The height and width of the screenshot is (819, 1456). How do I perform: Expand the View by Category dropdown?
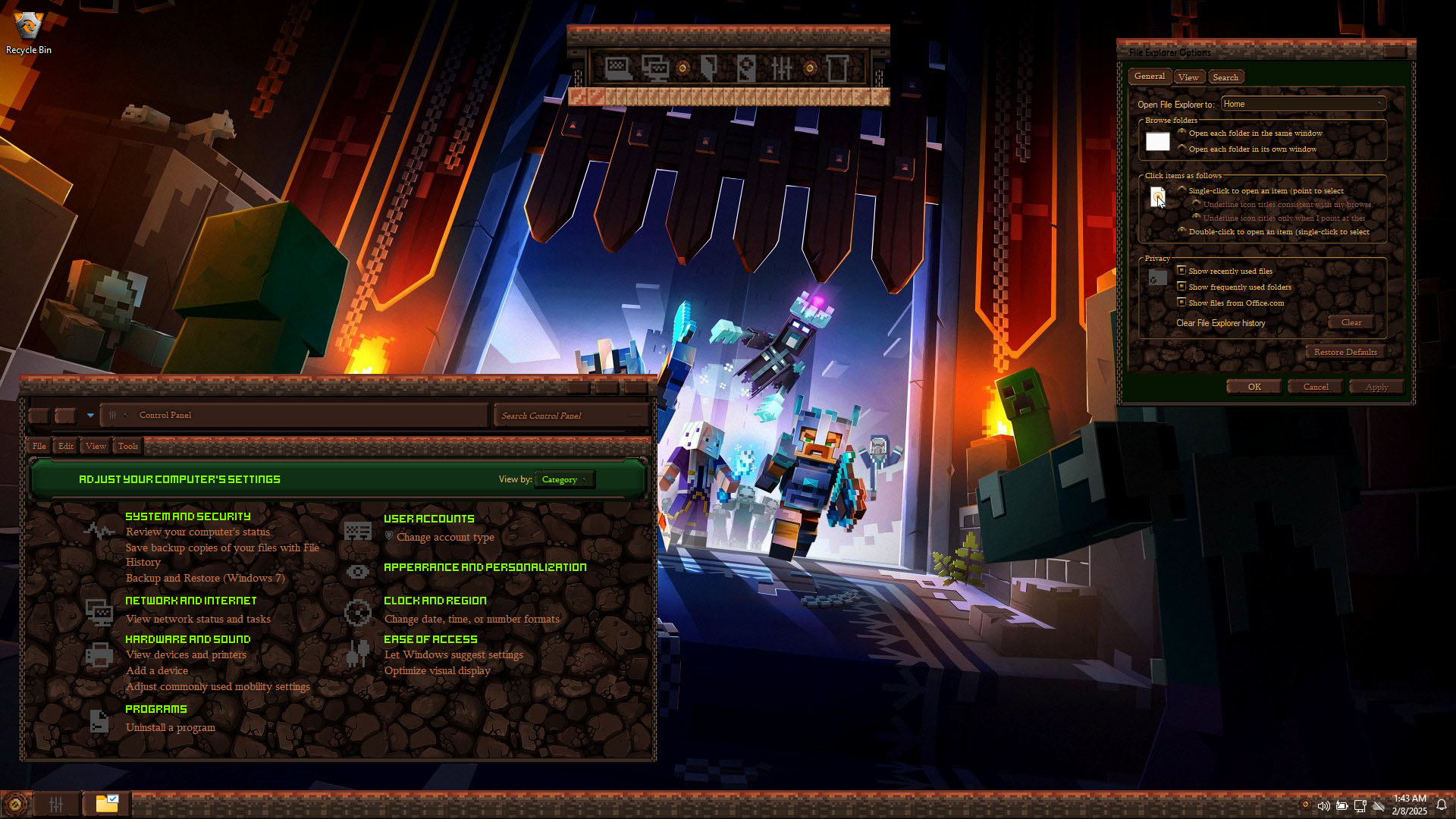coord(564,479)
